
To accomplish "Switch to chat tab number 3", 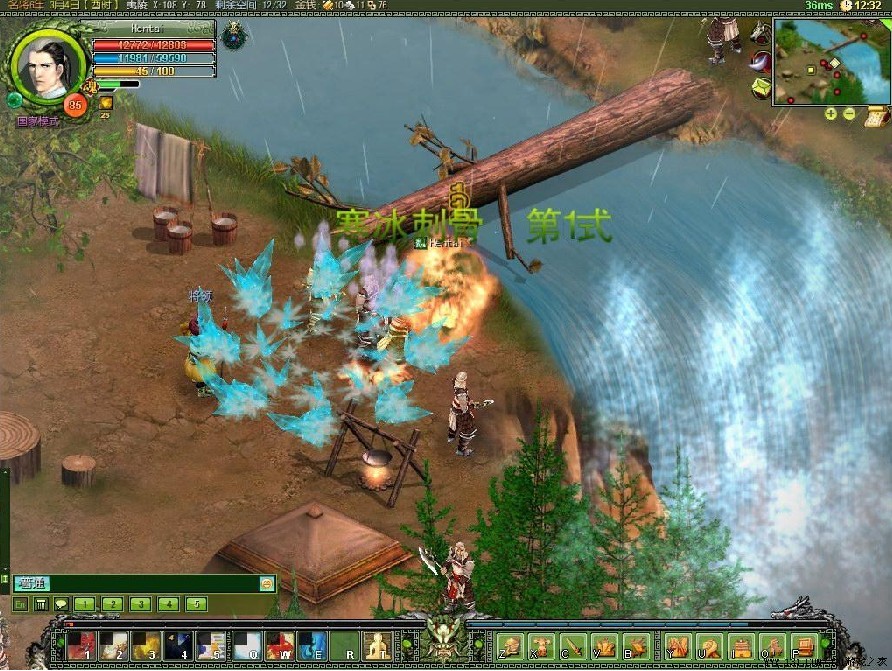I will click(x=140, y=604).
